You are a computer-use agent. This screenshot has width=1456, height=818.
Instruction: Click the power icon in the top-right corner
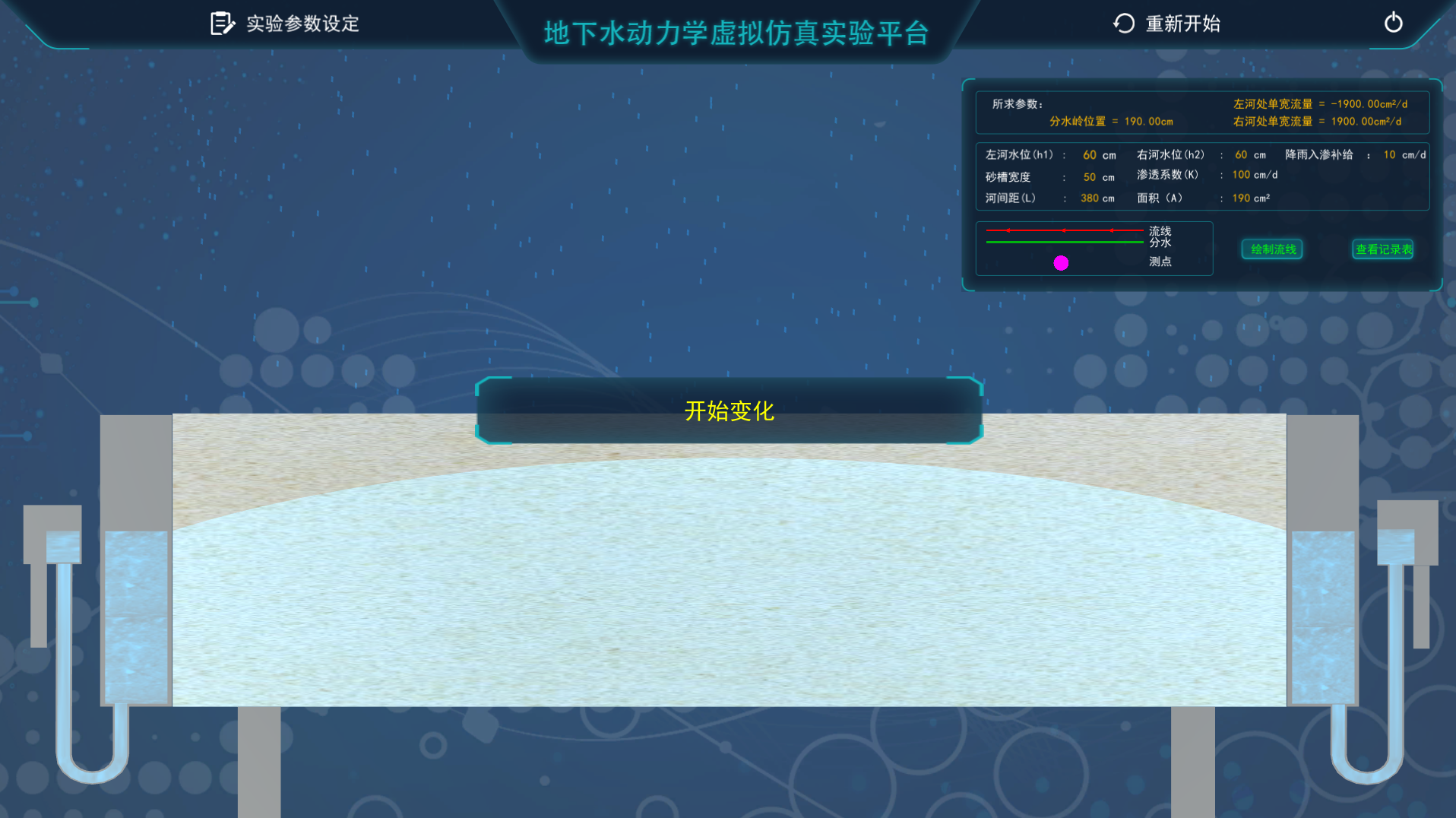click(x=1393, y=23)
